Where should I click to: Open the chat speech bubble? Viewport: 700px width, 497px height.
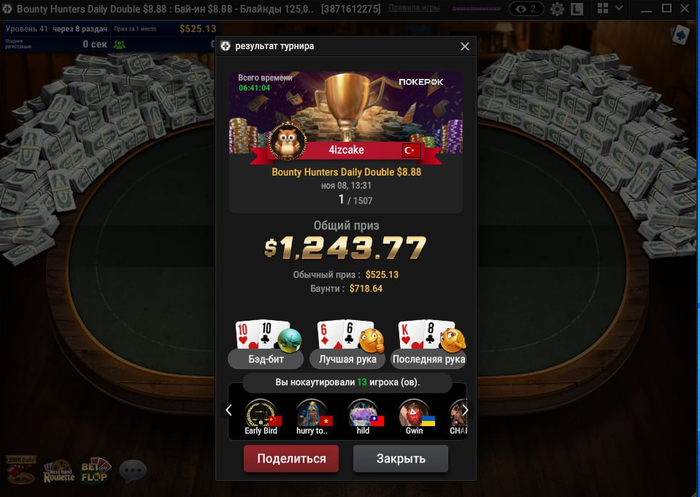pyautogui.click(x=132, y=469)
